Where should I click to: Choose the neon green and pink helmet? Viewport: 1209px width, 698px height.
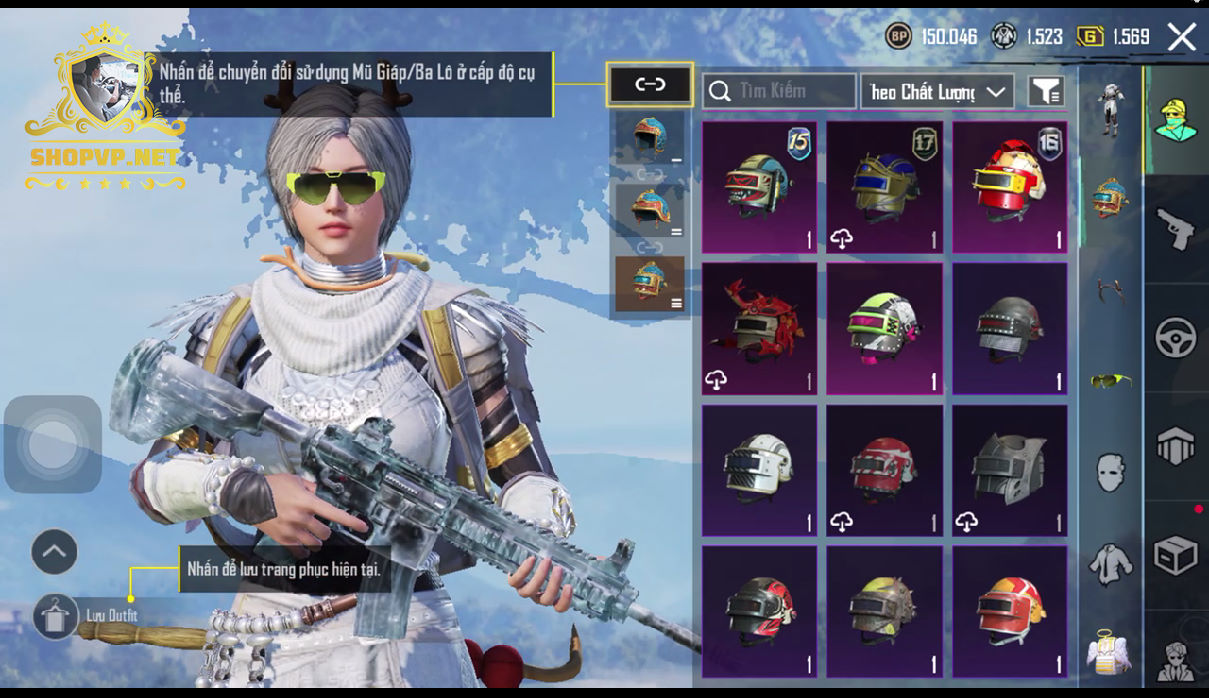(884, 328)
